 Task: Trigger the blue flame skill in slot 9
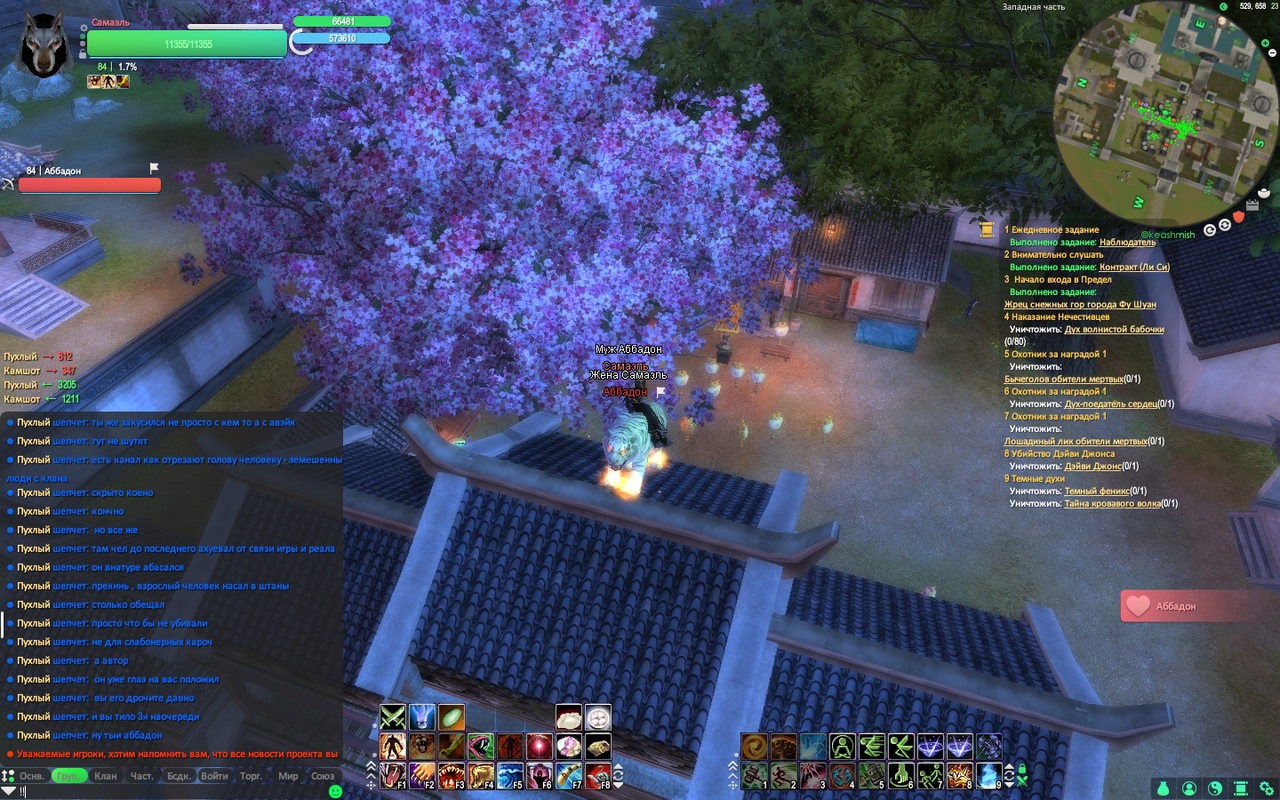point(989,776)
